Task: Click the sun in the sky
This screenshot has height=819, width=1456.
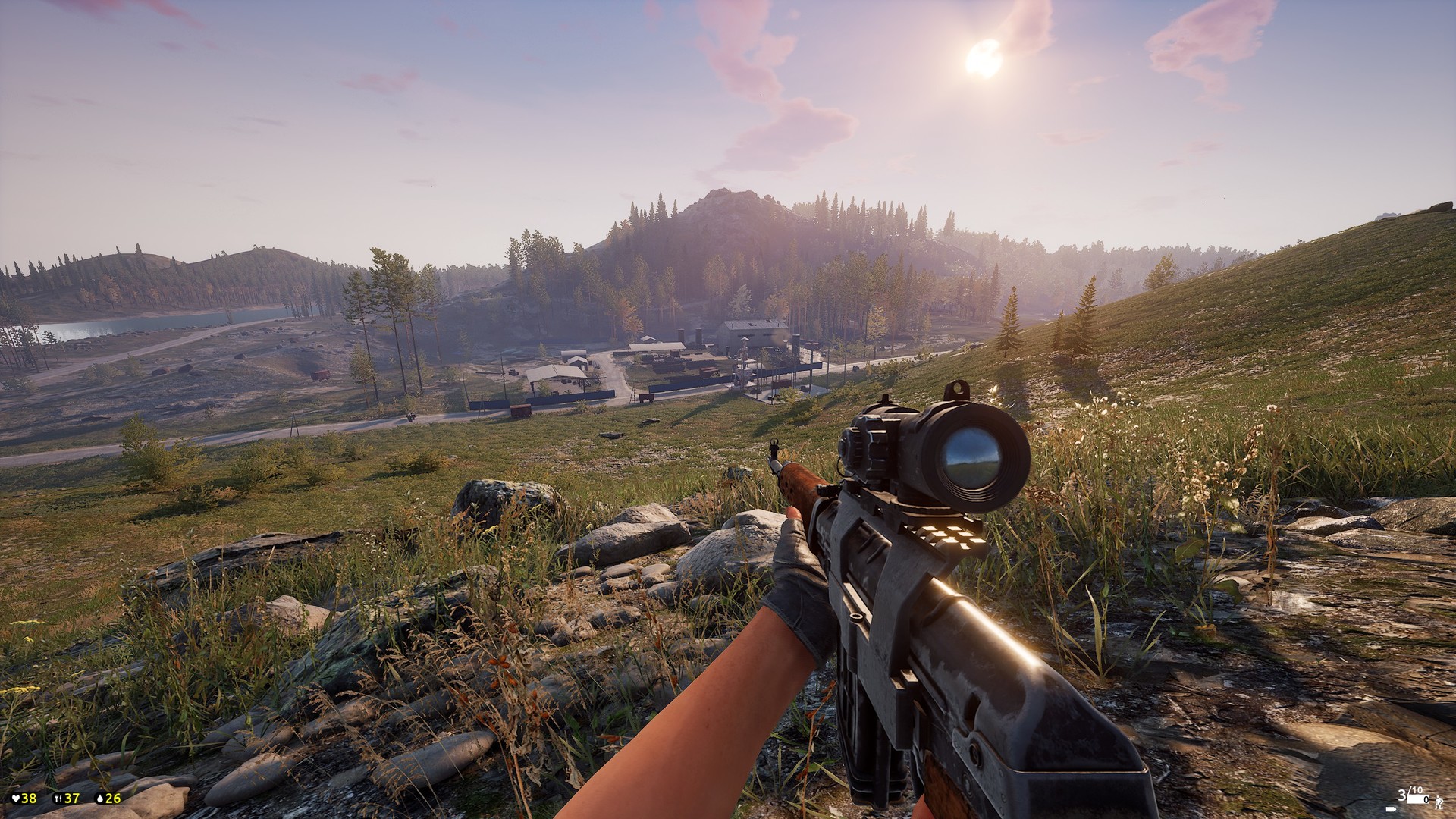Action: tap(986, 57)
